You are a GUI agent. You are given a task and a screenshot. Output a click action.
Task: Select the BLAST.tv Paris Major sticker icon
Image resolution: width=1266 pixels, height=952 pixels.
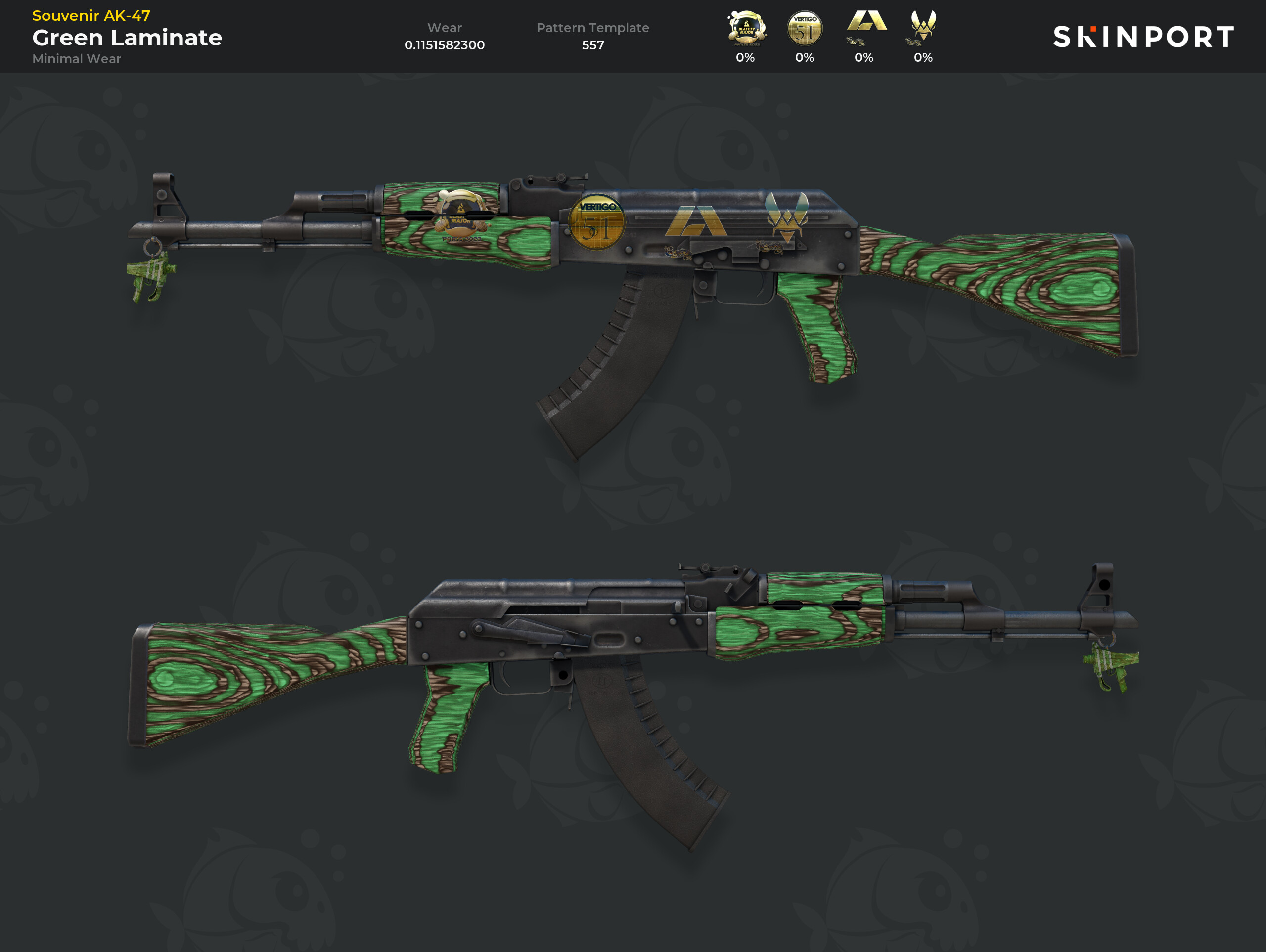(x=746, y=28)
